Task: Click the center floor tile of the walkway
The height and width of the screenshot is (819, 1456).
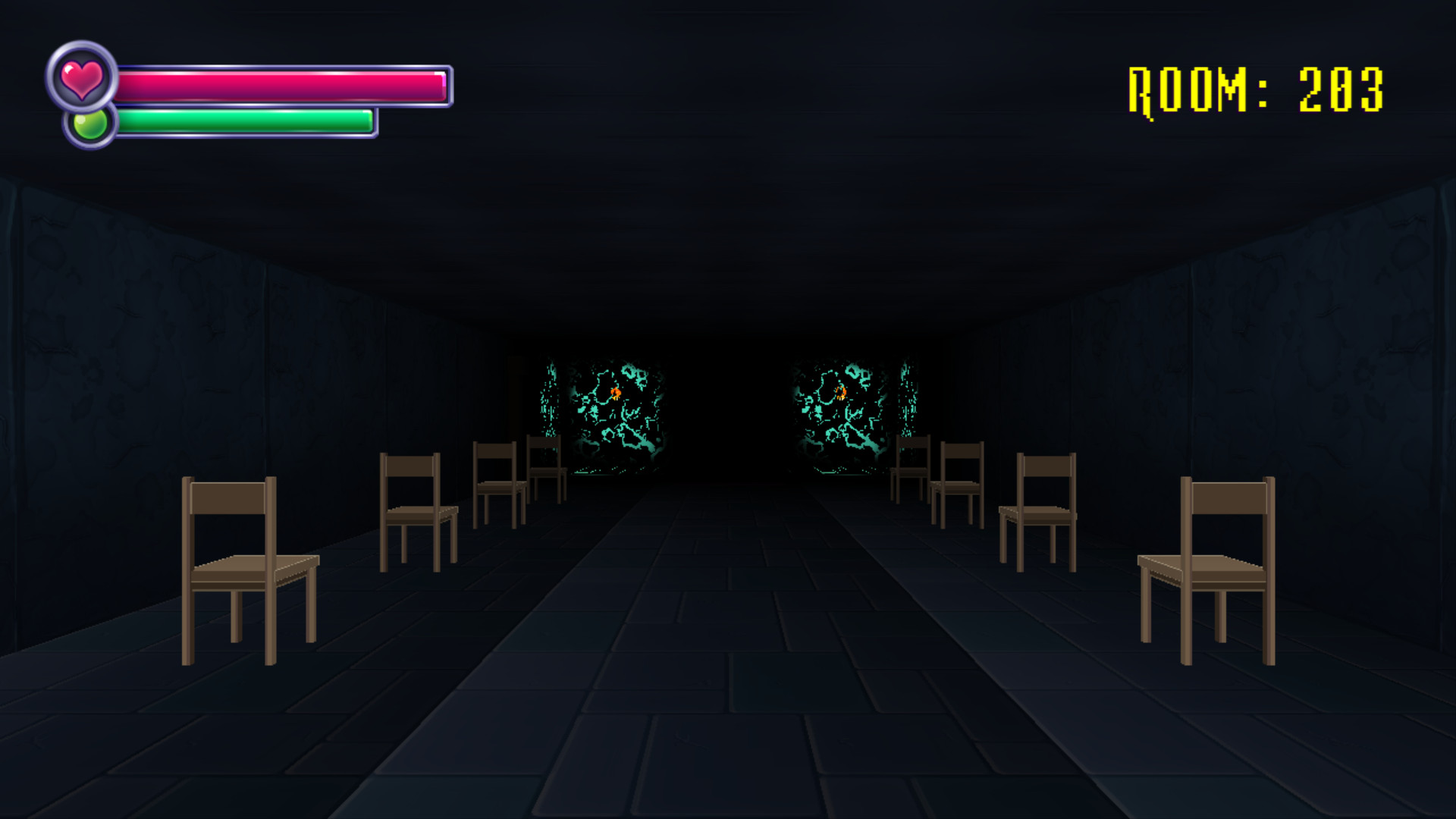Action: [x=728, y=682]
